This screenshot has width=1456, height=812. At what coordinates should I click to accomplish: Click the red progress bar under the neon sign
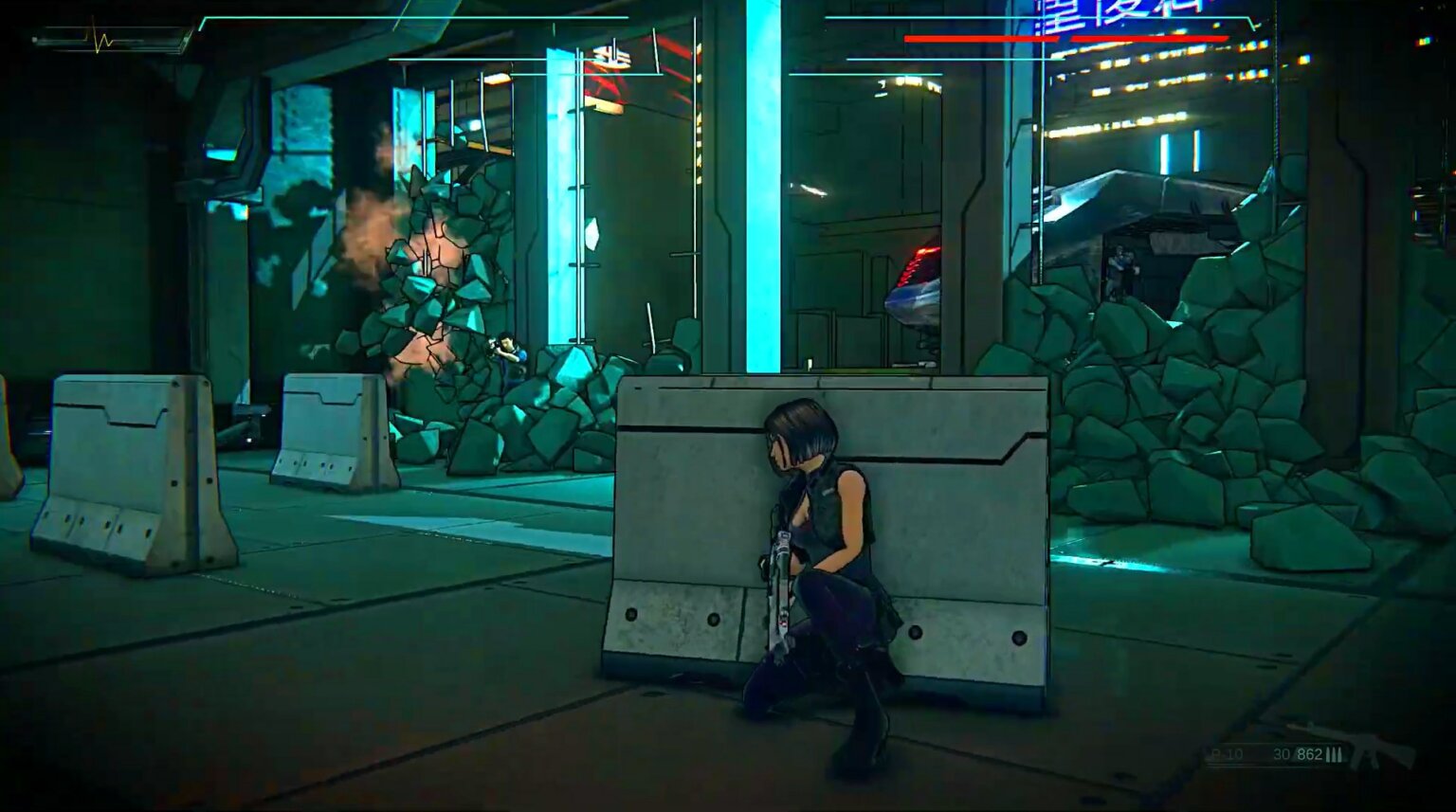(1065, 39)
